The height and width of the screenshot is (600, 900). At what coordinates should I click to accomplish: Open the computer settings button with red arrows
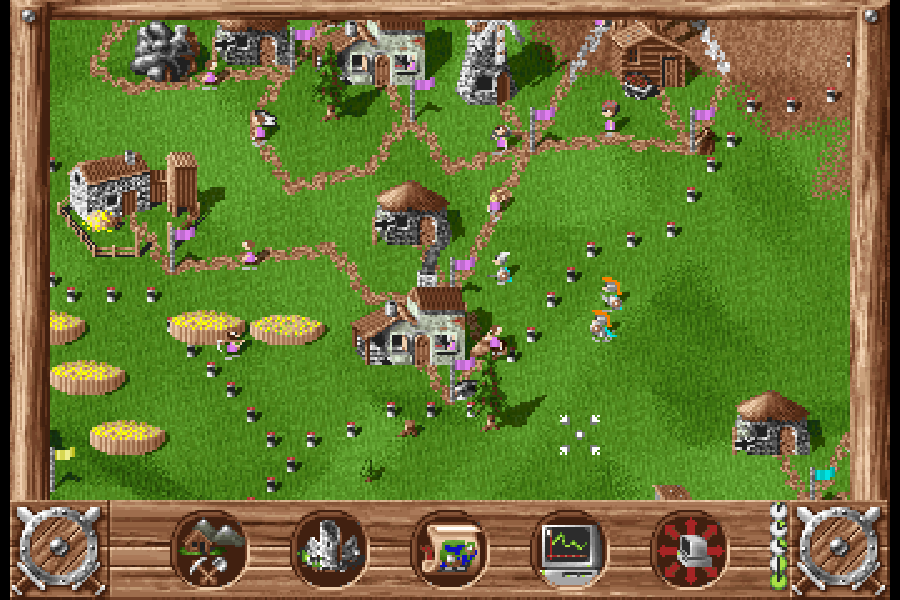click(x=689, y=549)
